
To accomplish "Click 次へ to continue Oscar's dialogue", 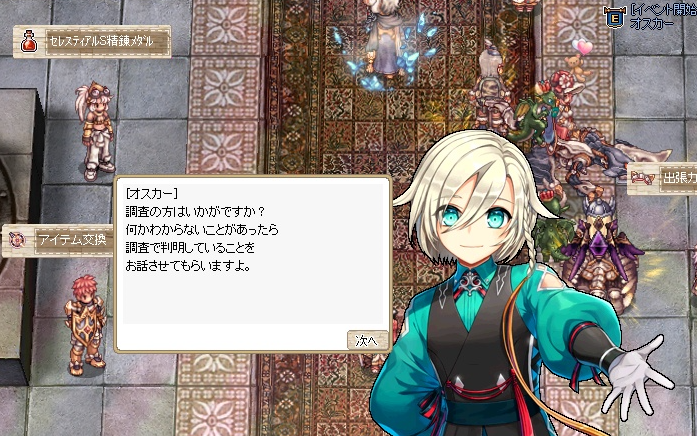I will [x=367, y=340].
